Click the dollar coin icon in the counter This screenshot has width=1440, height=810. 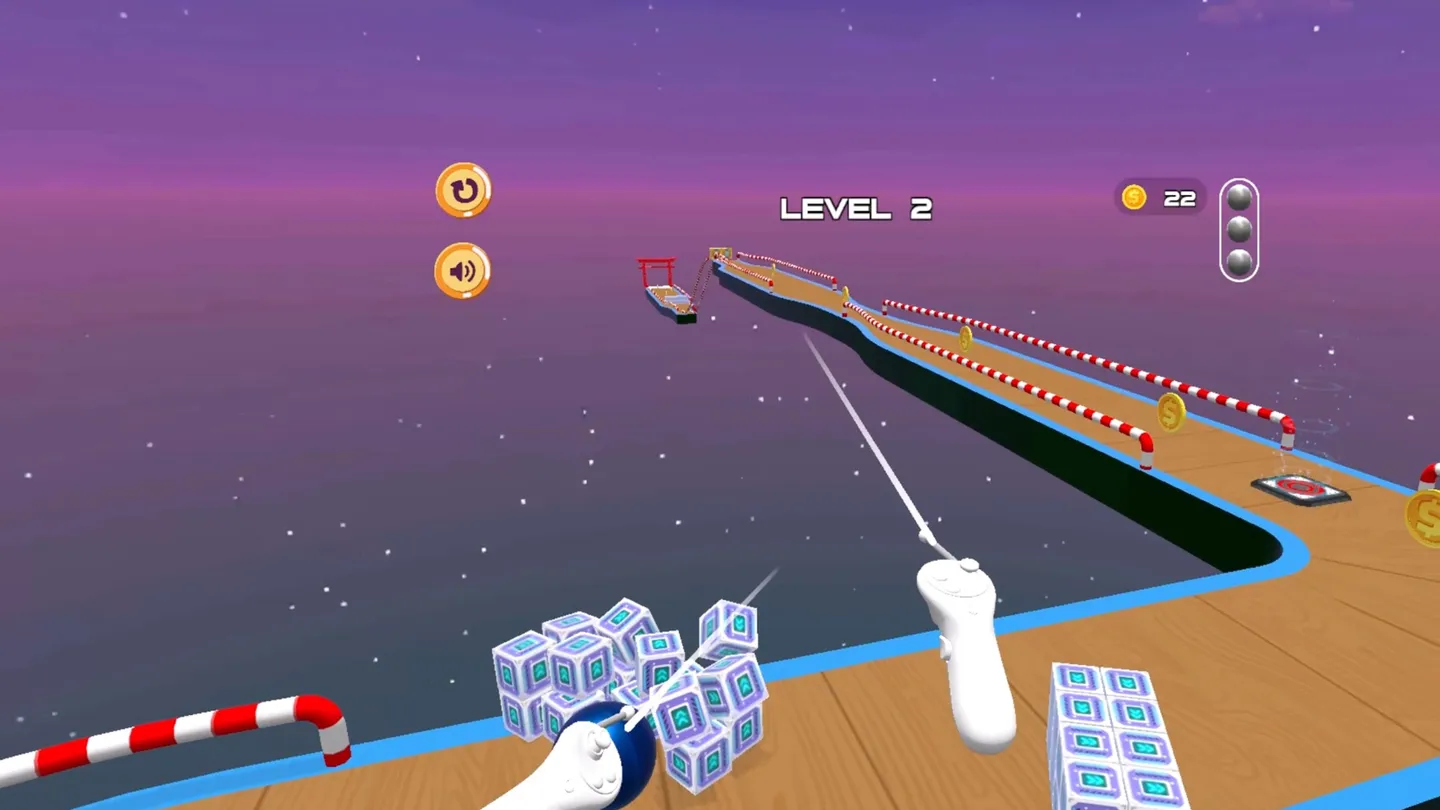click(x=1134, y=197)
